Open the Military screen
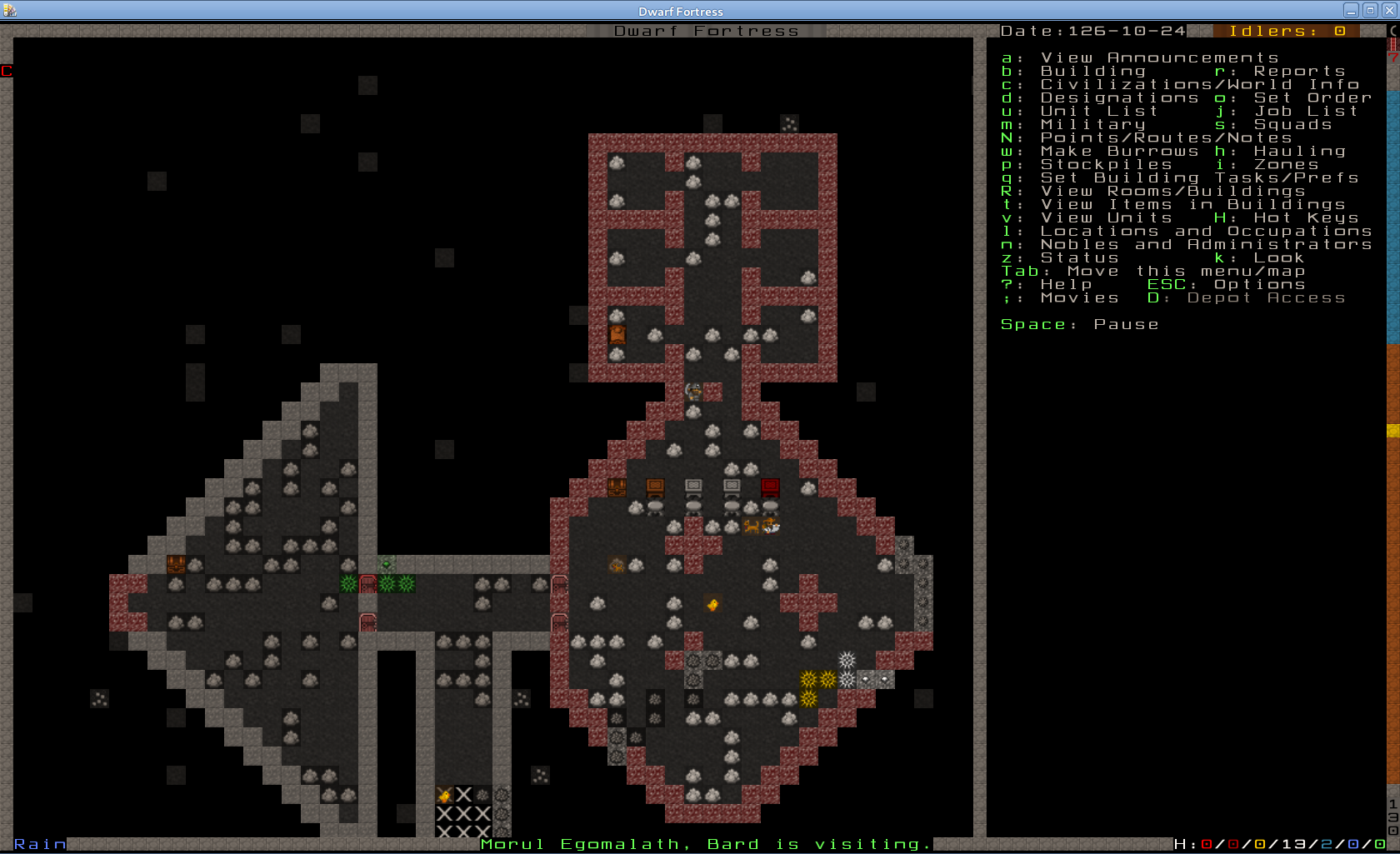Screen dimensions: 1400x854 click(1092, 124)
